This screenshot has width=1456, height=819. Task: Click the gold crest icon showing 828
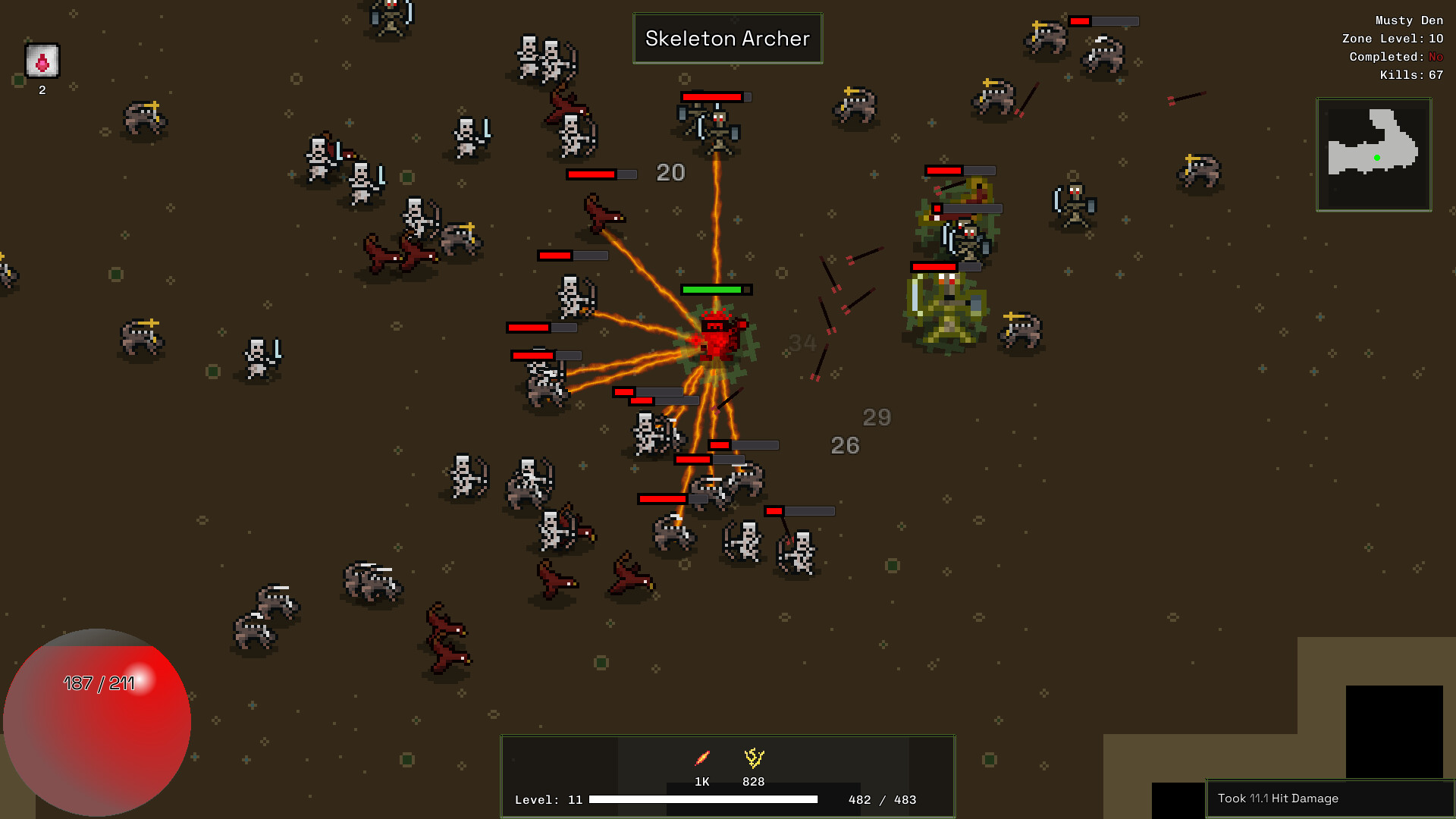(x=752, y=757)
